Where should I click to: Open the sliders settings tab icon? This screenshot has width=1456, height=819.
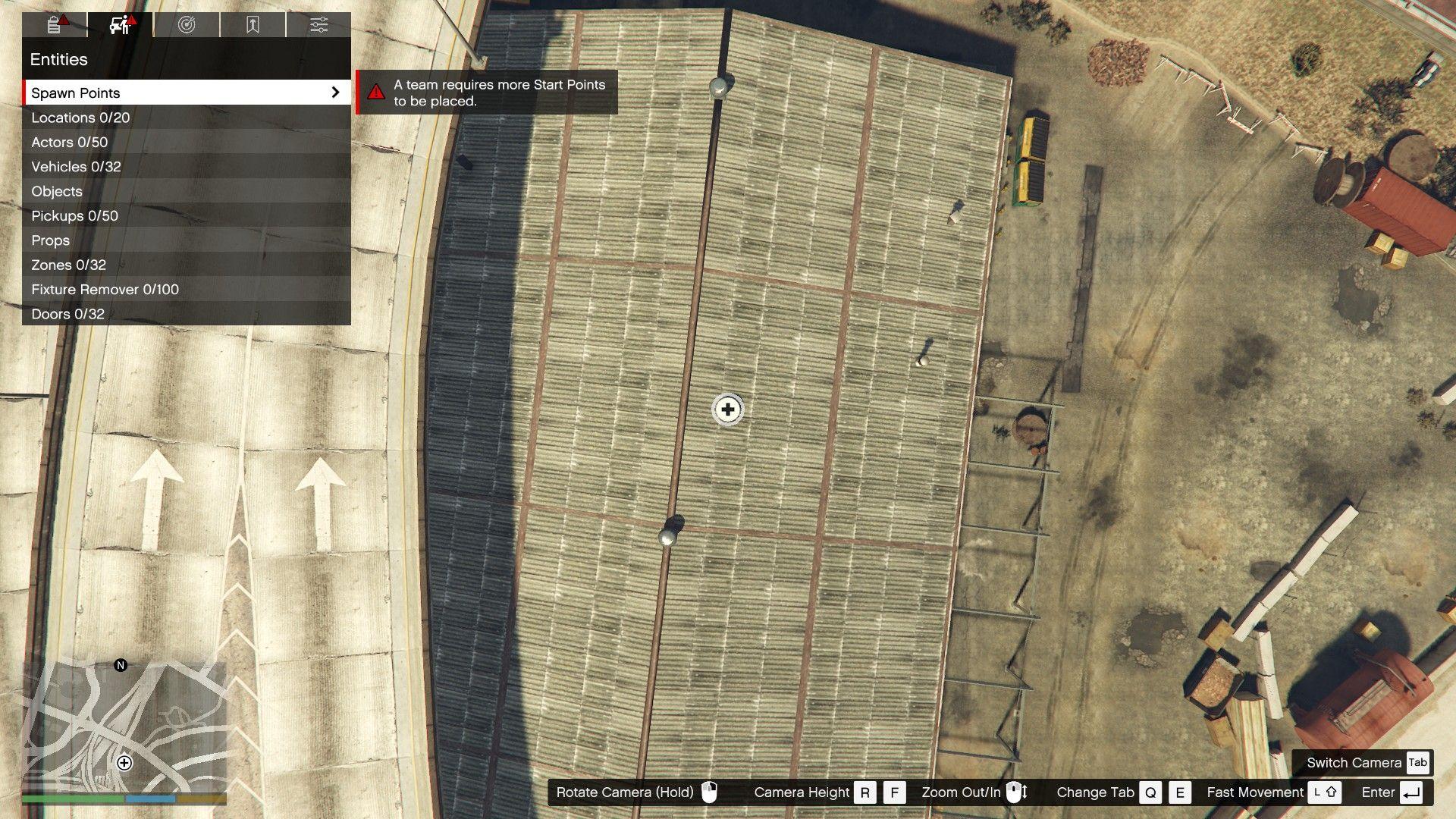coord(319,24)
